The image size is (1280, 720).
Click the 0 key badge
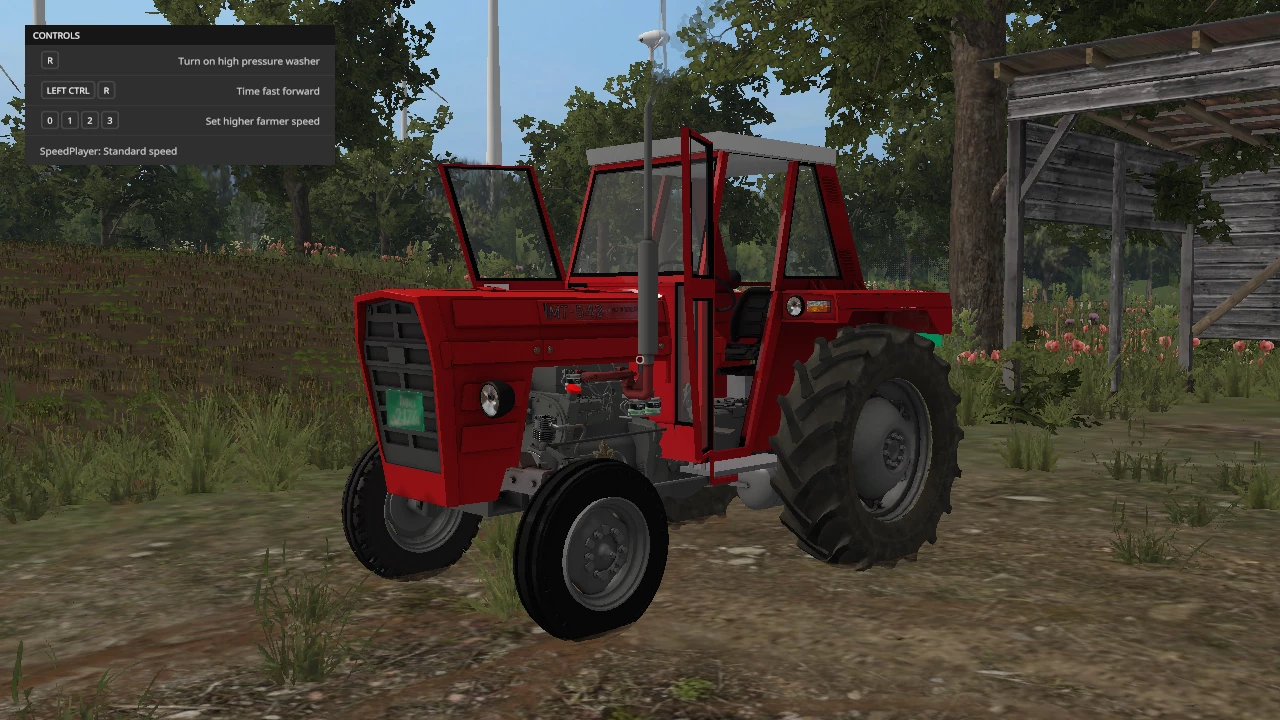click(49, 120)
